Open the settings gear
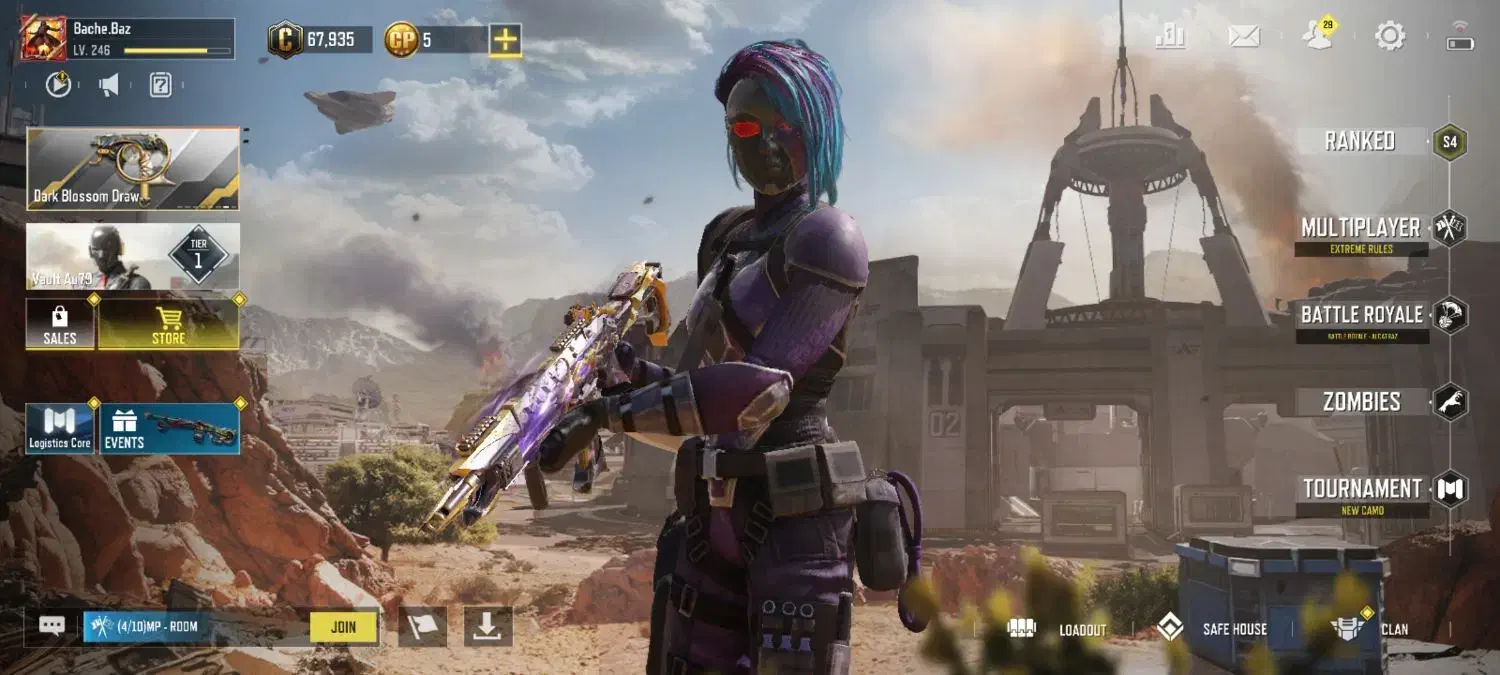The image size is (1500, 675). point(1389,37)
